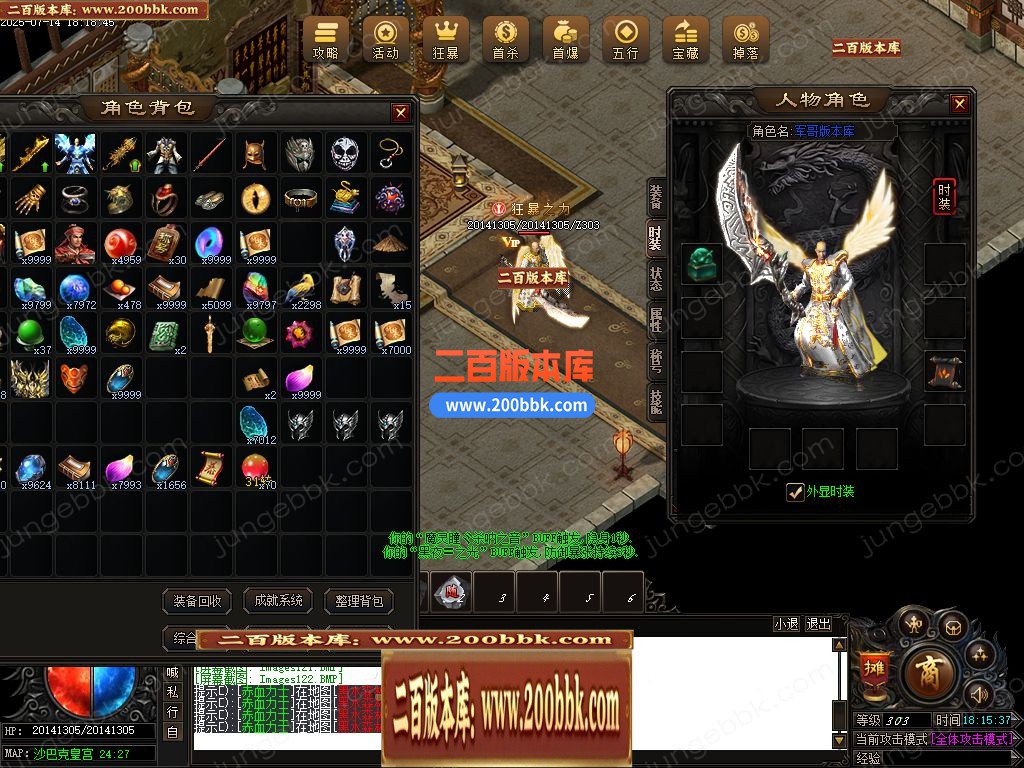Open the 宝藏 treasure menu

[686, 39]
